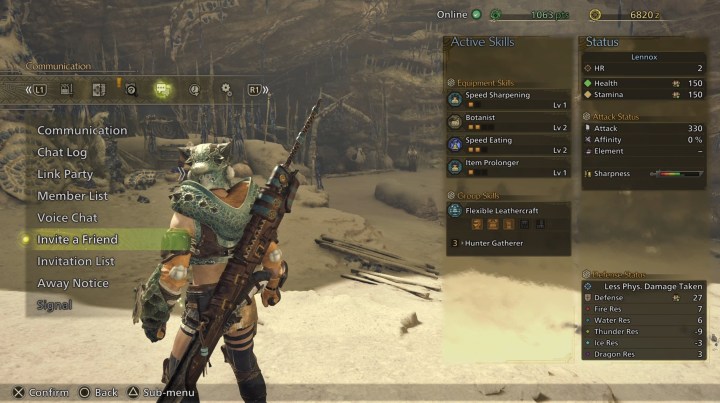The image size is (720, 403).
Task: Open the map-and-info tab icon
Action: 98,89
